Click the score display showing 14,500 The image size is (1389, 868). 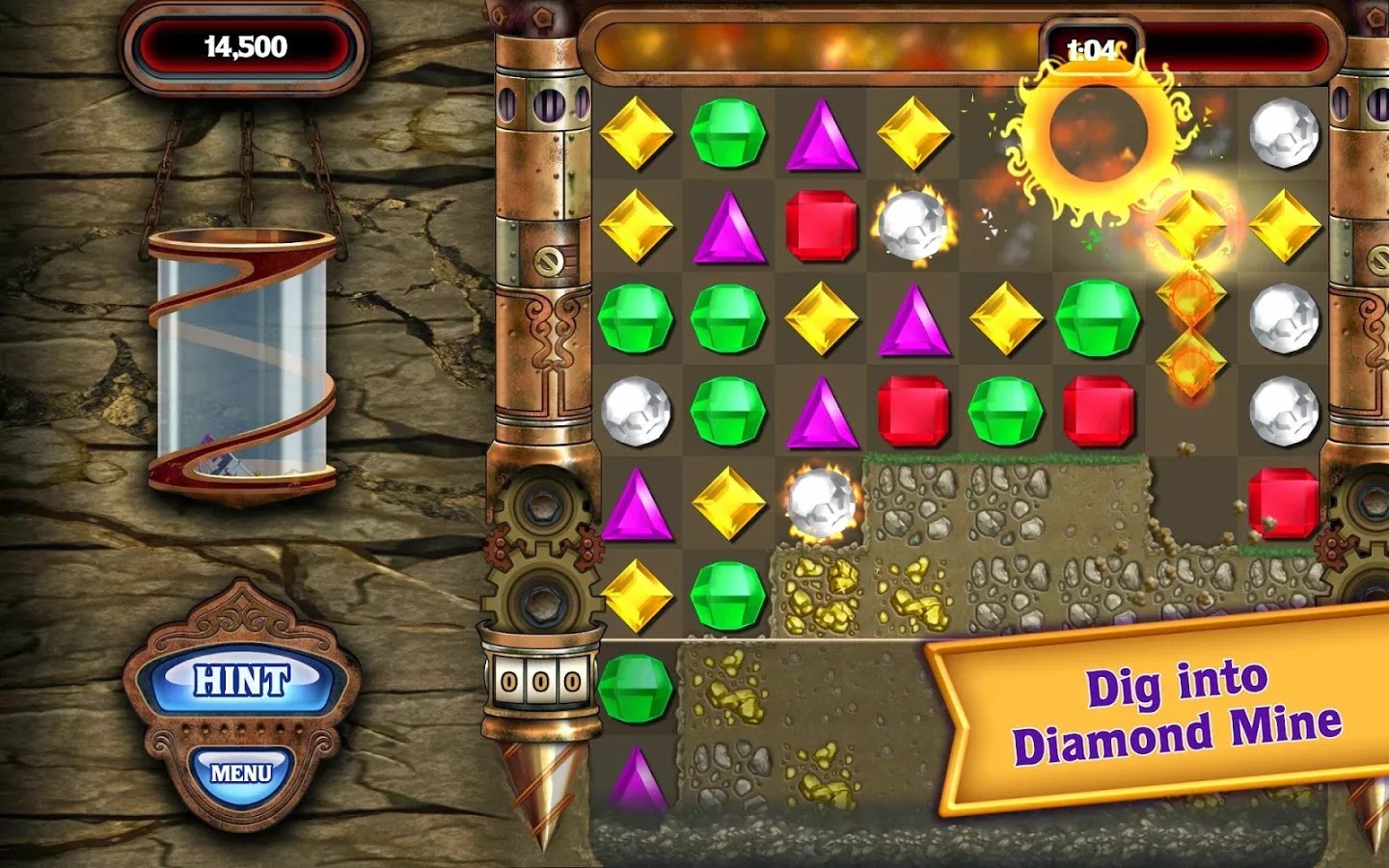pos(244,44)
